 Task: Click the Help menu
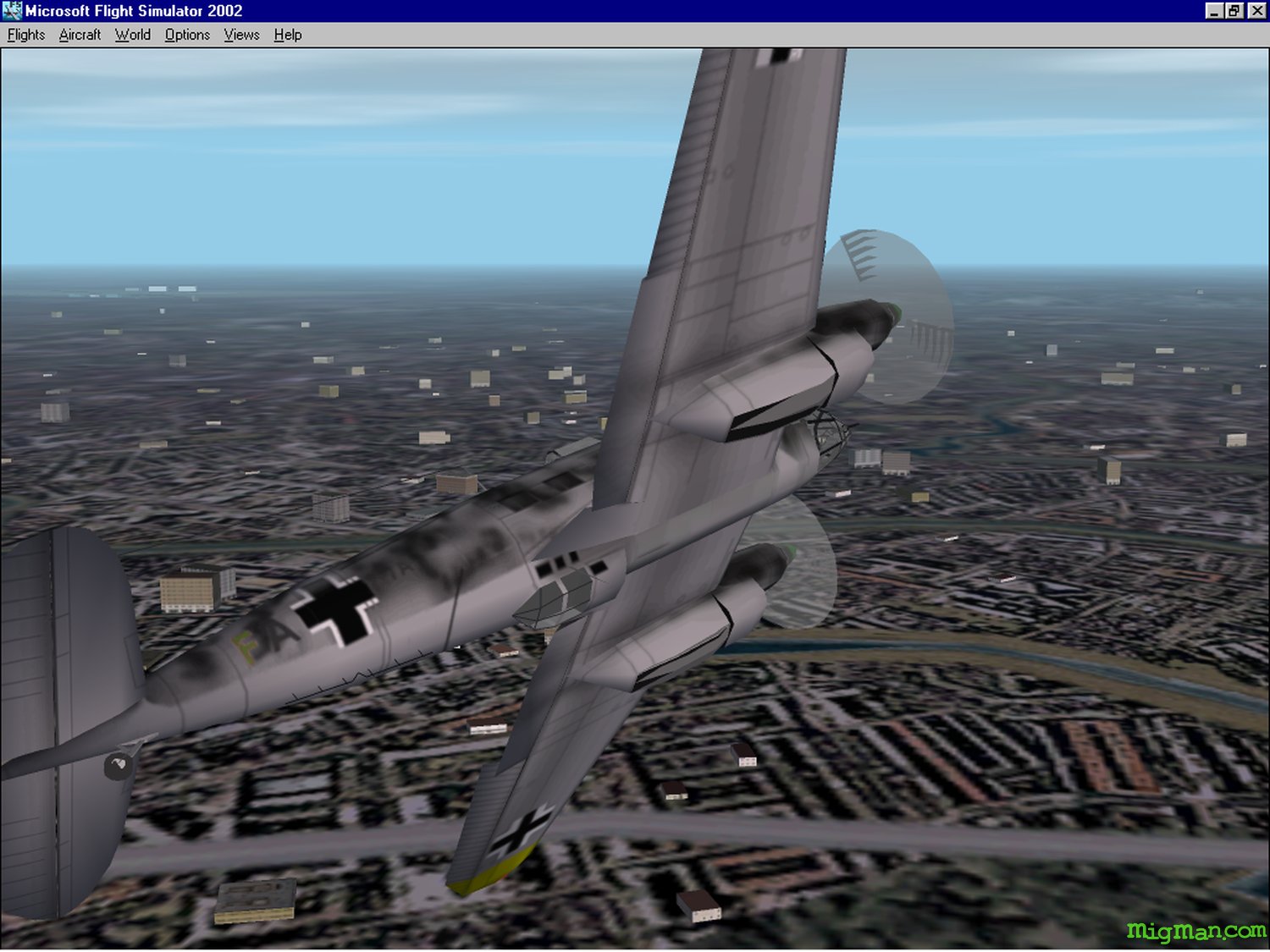tap(288, 35)
